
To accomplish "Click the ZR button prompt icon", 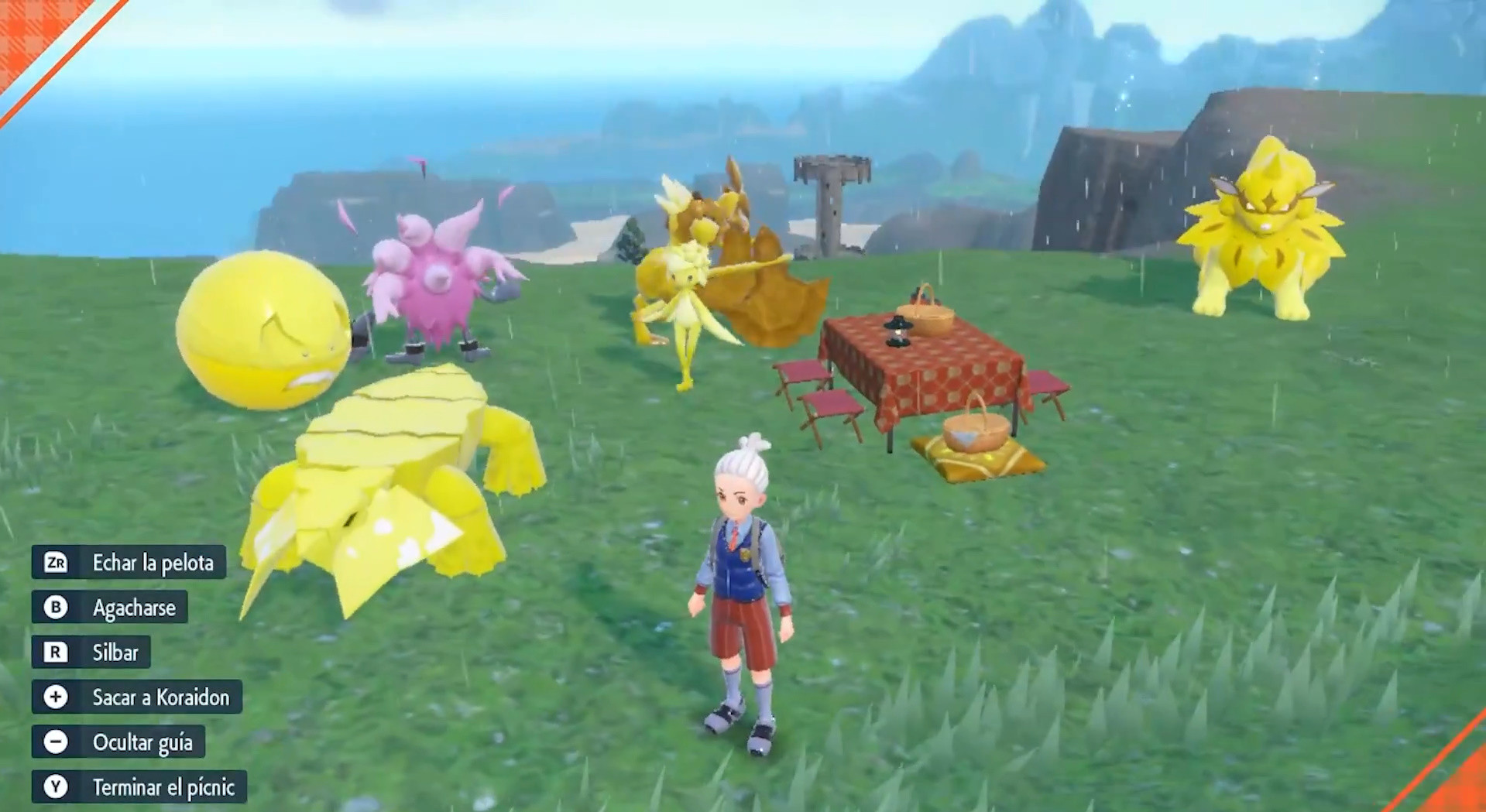I will (54, 564).
